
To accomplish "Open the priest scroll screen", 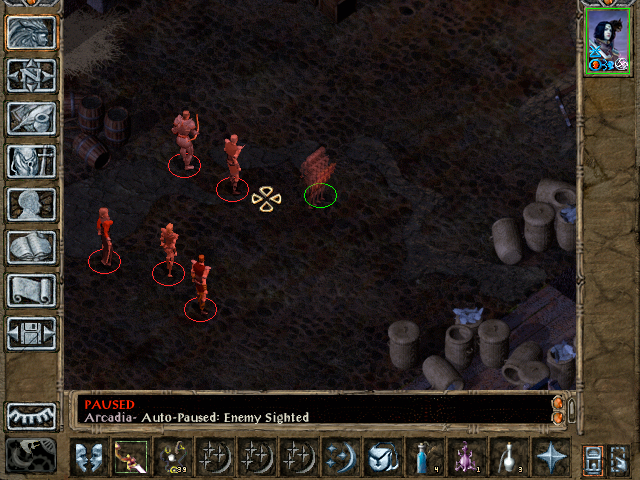I will pos(31,290).
